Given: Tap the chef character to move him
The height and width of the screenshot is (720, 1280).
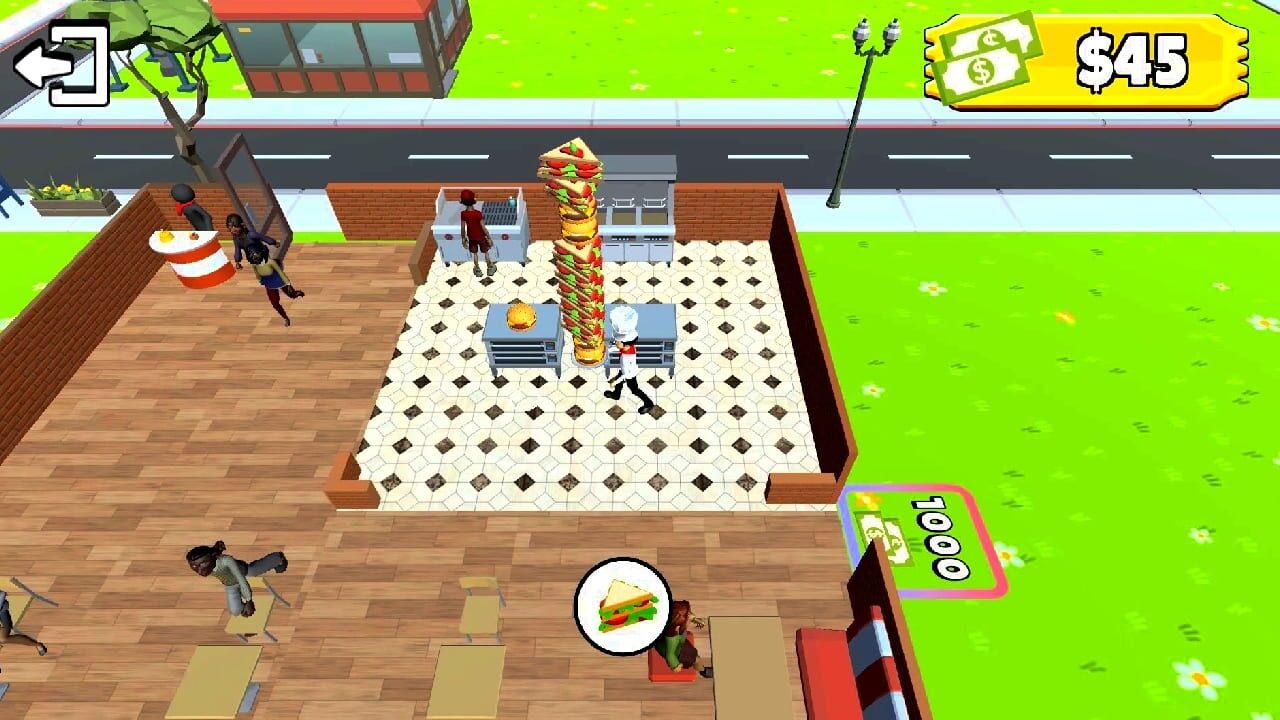Looking at the screenshot, I should [623, 355].
